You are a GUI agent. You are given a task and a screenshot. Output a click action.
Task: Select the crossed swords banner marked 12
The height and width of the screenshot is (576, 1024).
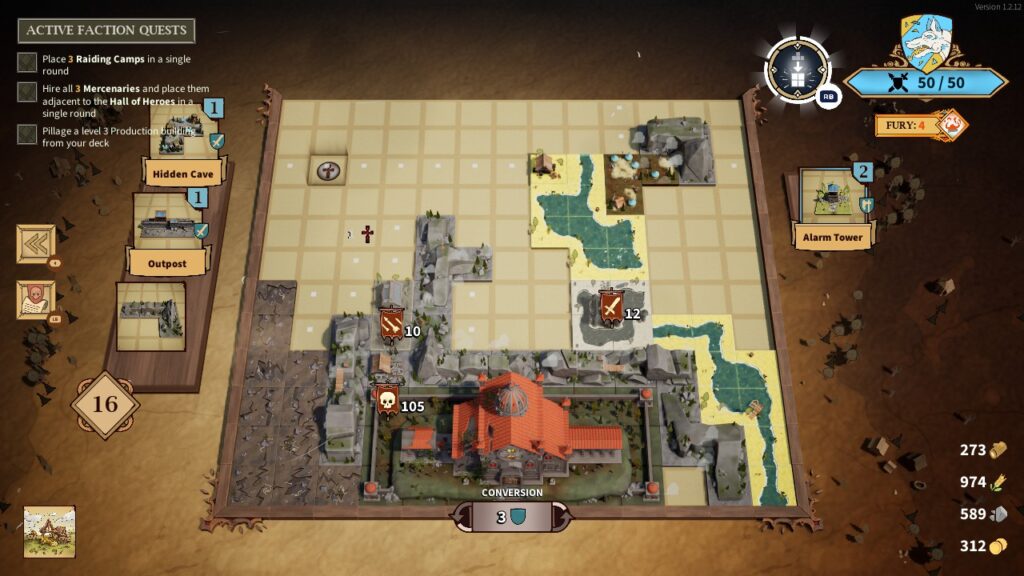pyautogui.click(x=610, y=309)
